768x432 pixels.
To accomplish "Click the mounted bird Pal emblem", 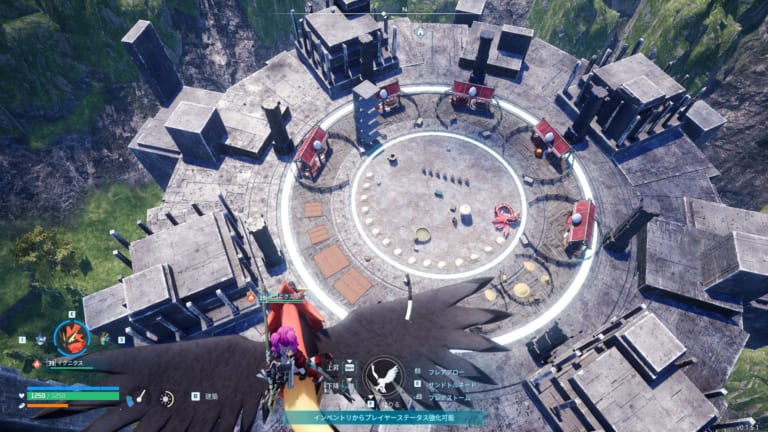I will point(383,378).
